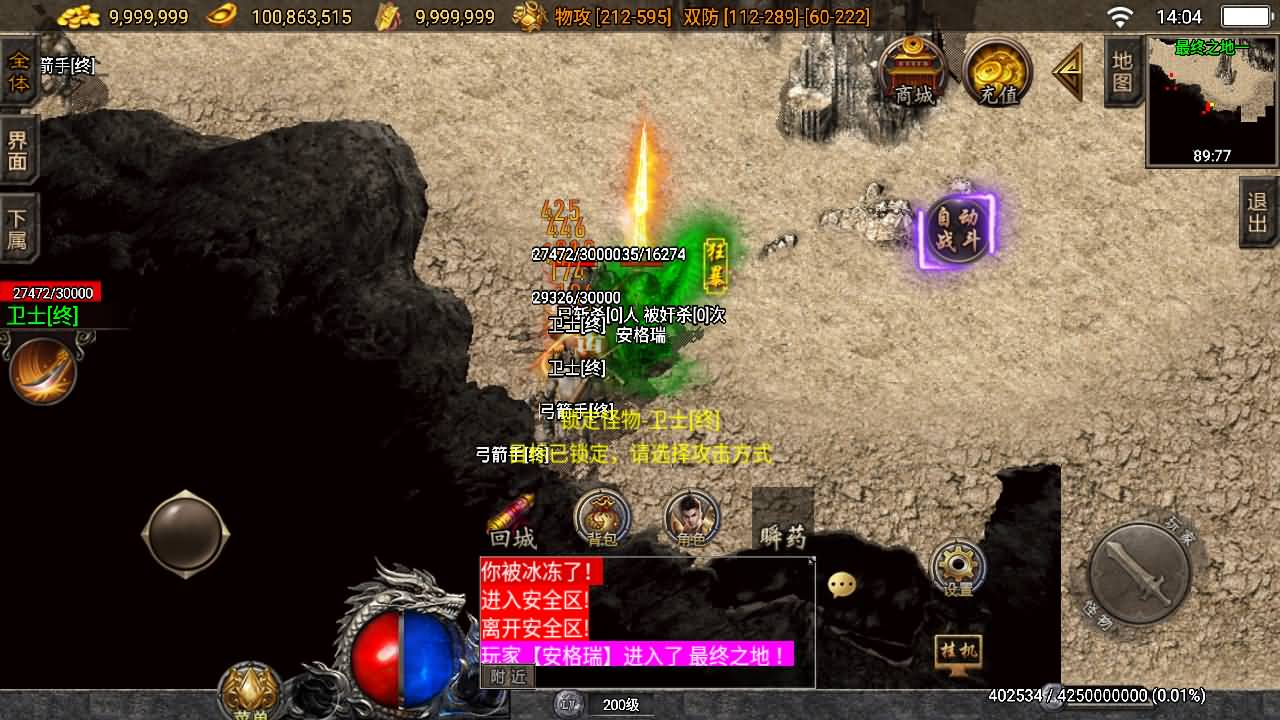Screen dimensions: 1280x720
Task: Open the 背包 backpack
Action: (x=602, y=519)
